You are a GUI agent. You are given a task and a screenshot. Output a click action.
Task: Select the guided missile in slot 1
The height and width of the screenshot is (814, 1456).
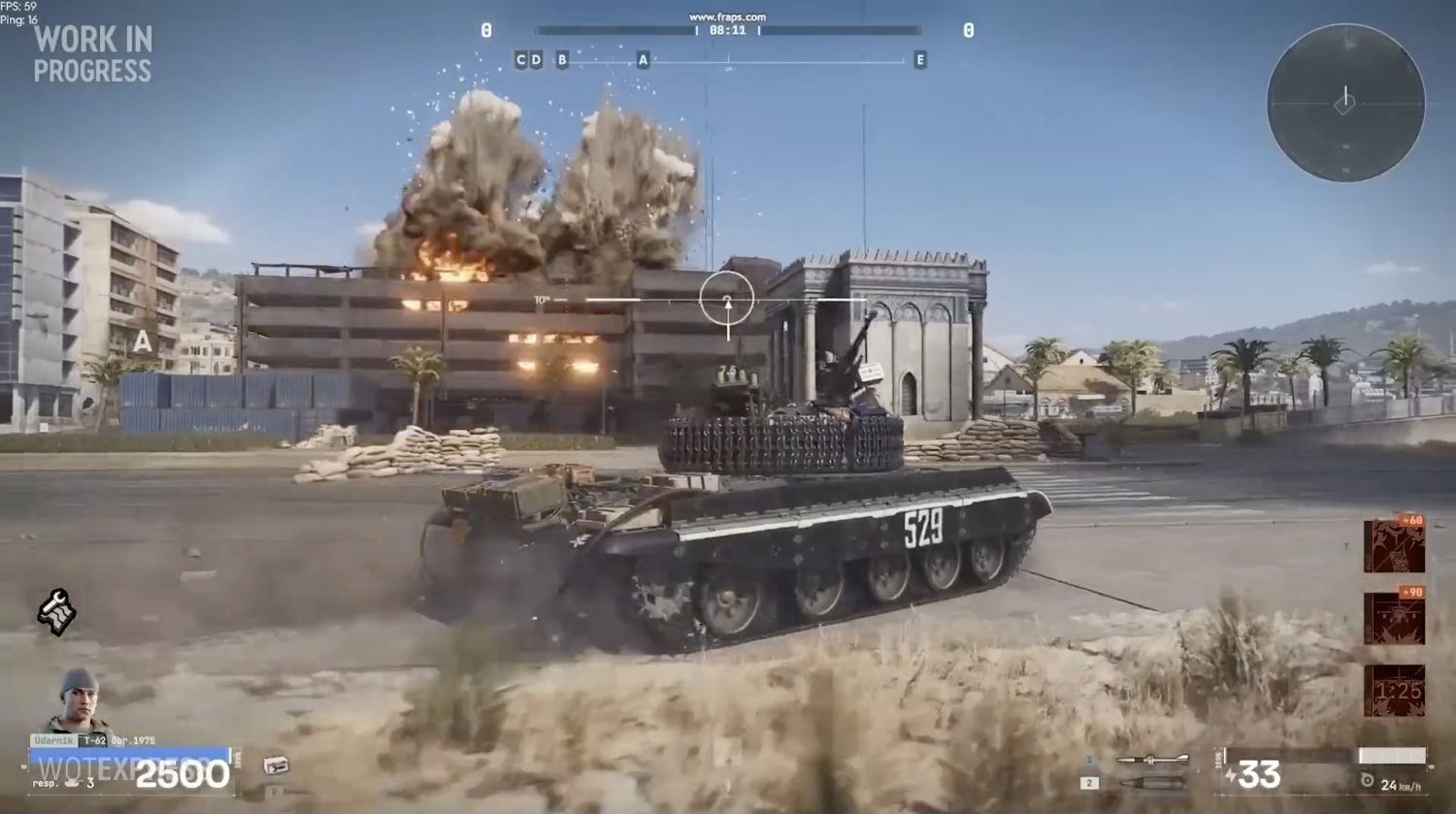(1152, 760)
